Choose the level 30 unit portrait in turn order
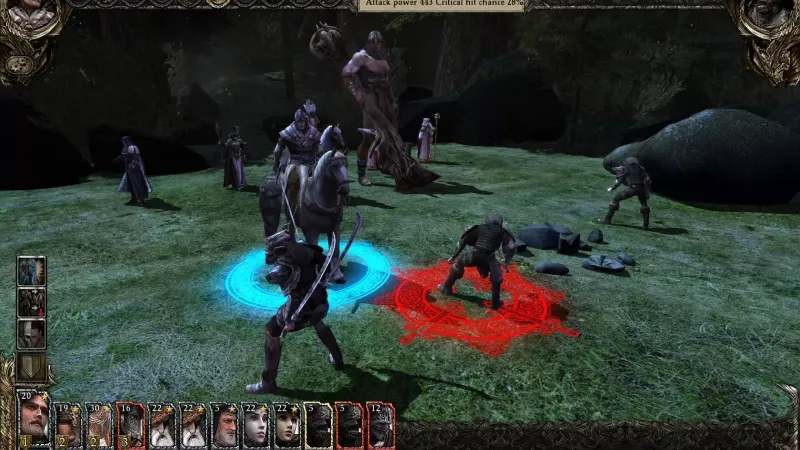Screen dimensions: 800x450 click(100, 426)
